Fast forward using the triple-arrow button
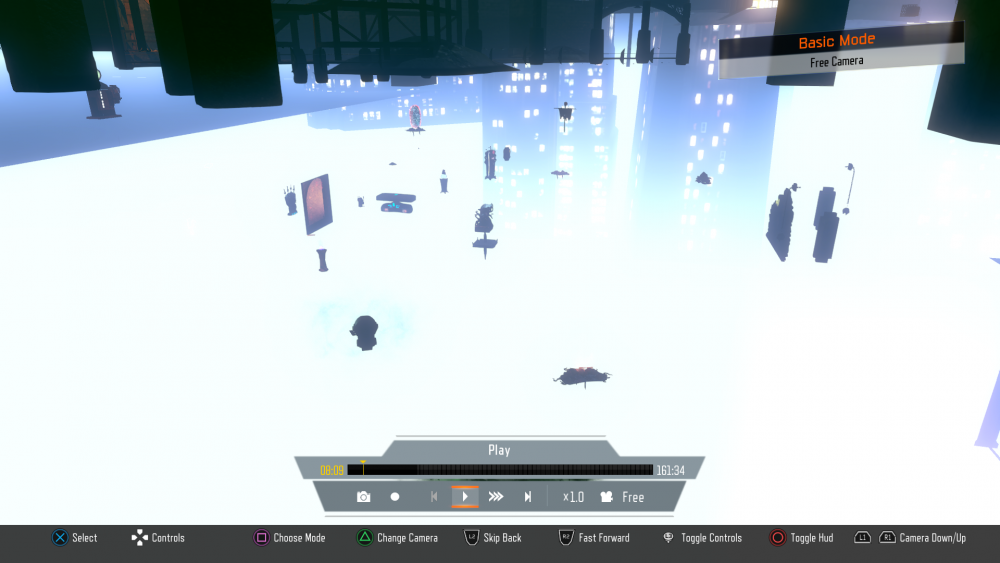1000x563 pixels. point(496,497)
